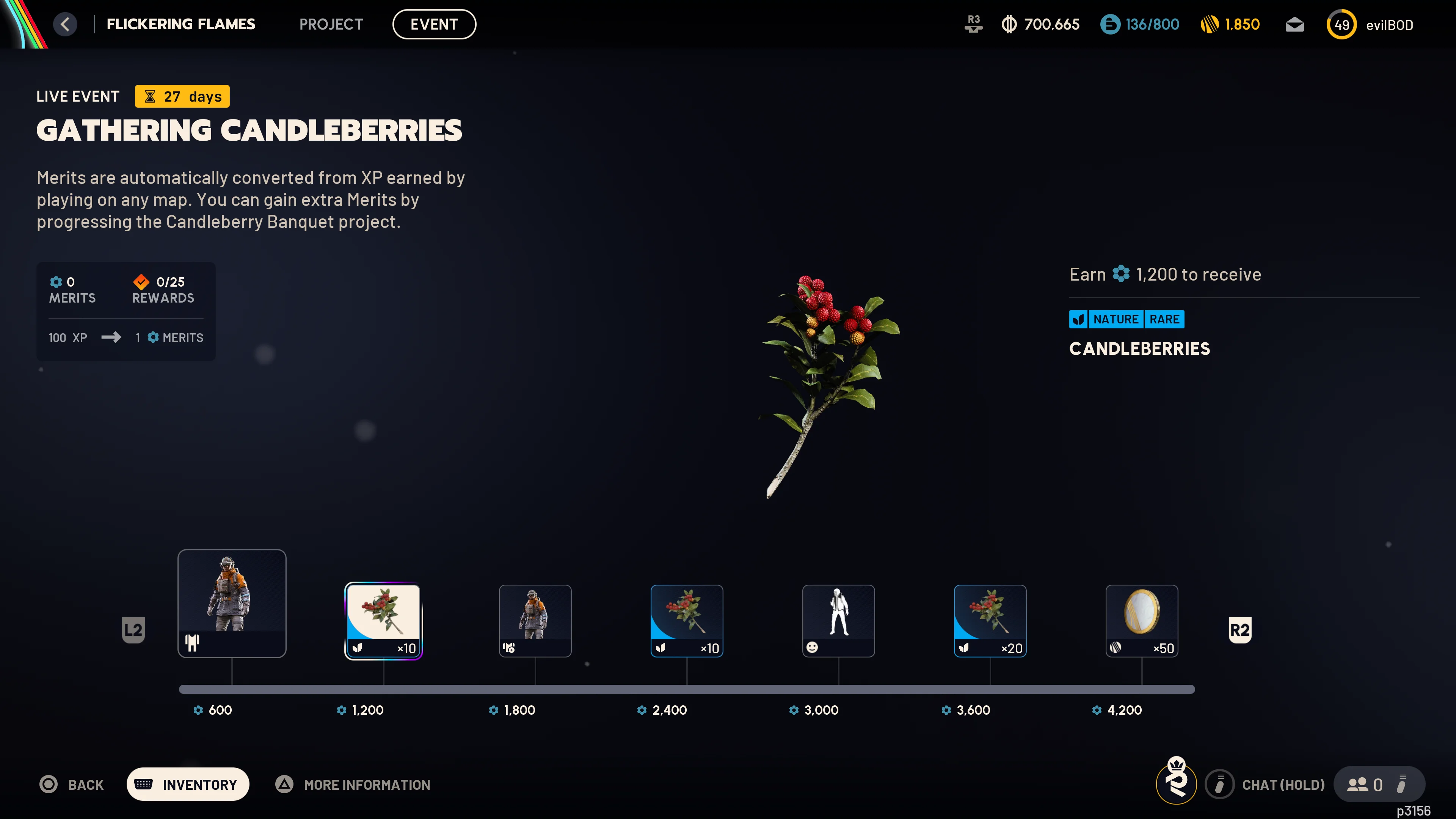Switch to the PROJECT tab
The image size is (1456, 819).
(331, 24)
